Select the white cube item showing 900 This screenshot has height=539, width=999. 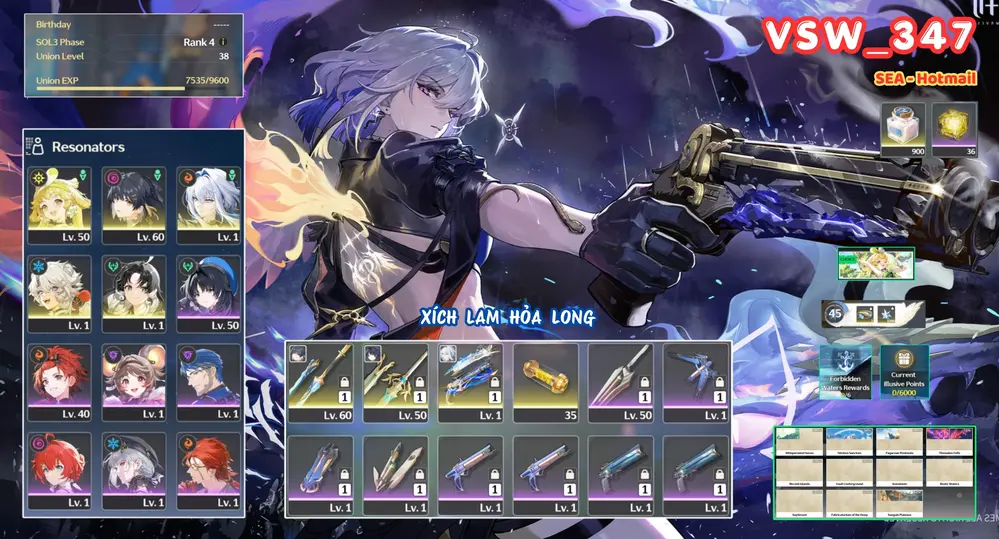tap(904, 130)
